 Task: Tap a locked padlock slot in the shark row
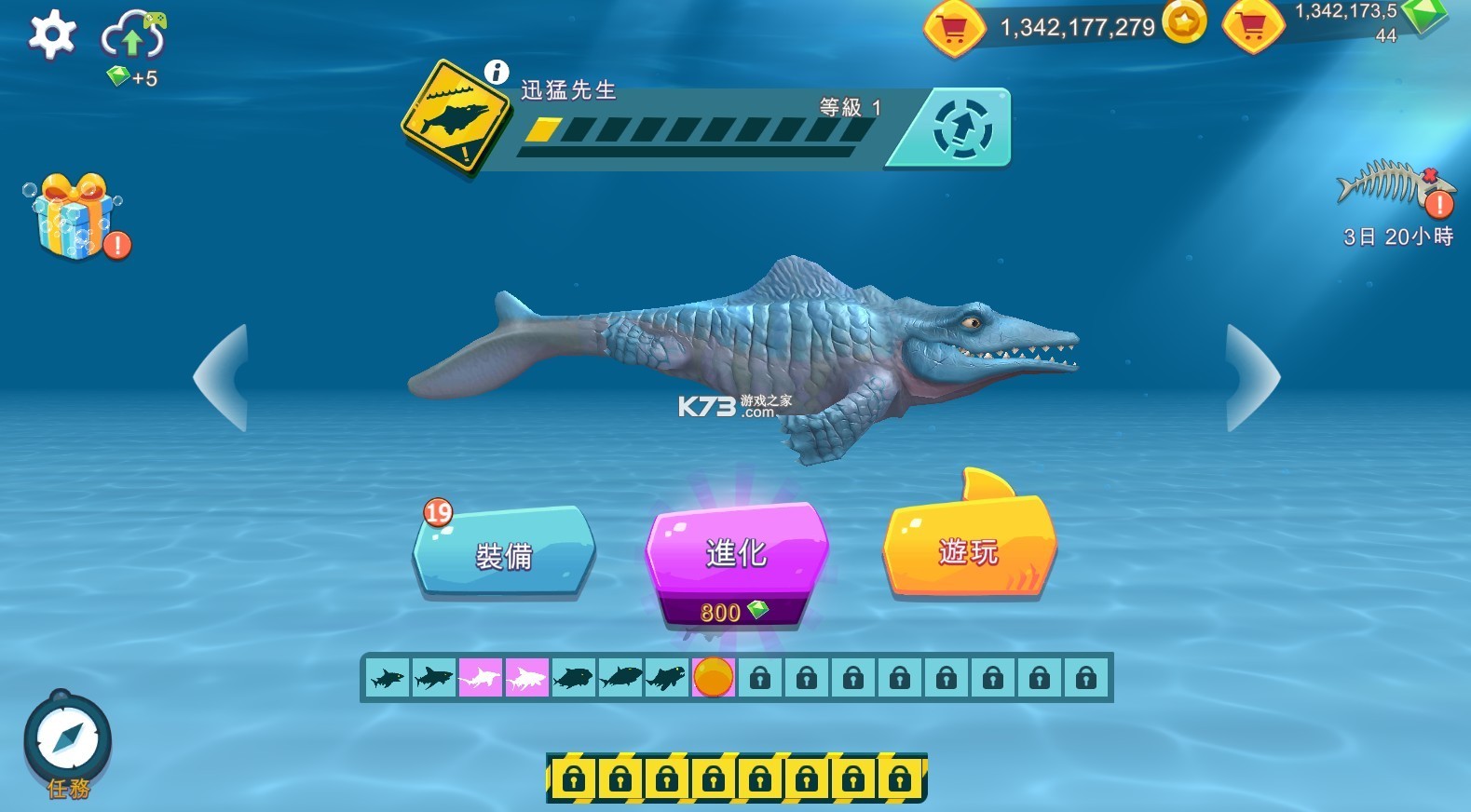coord(761,678)
